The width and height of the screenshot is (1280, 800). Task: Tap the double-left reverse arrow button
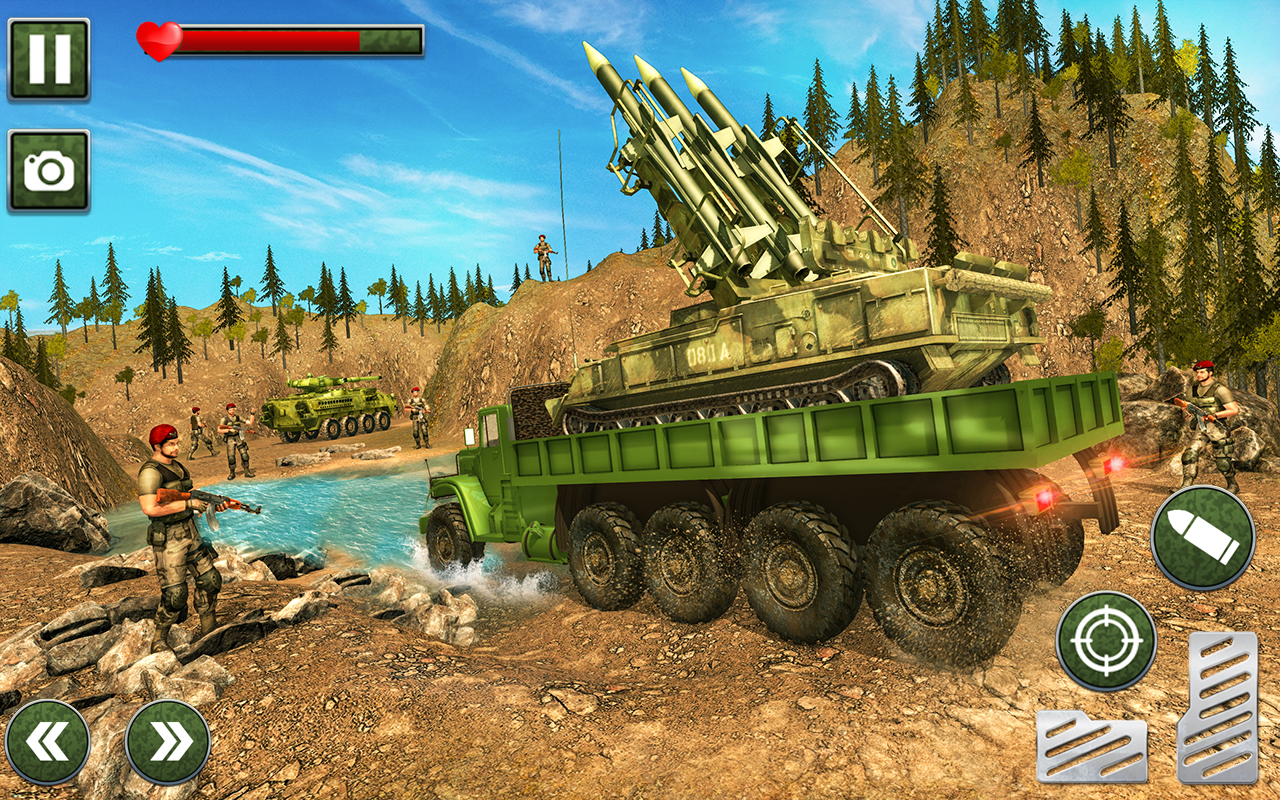[x=52, y=740]
